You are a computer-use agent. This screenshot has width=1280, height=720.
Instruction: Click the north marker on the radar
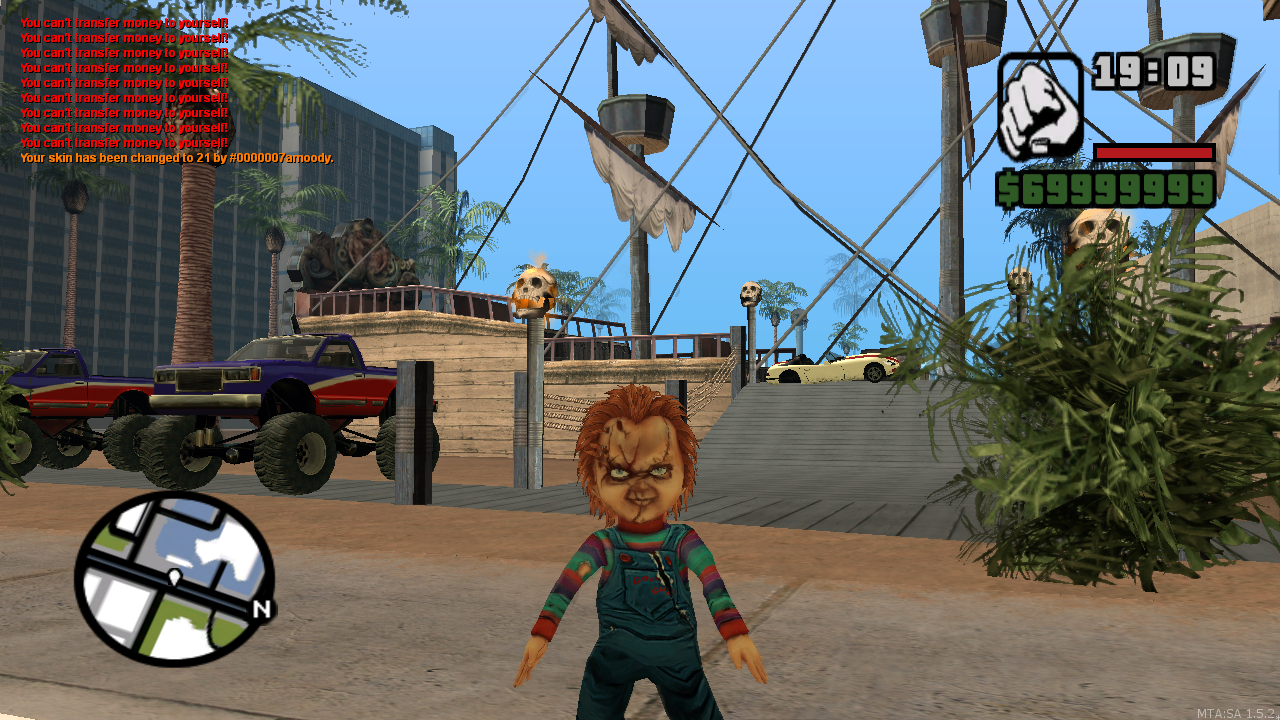pyautogui.click(x=261, y=609)
